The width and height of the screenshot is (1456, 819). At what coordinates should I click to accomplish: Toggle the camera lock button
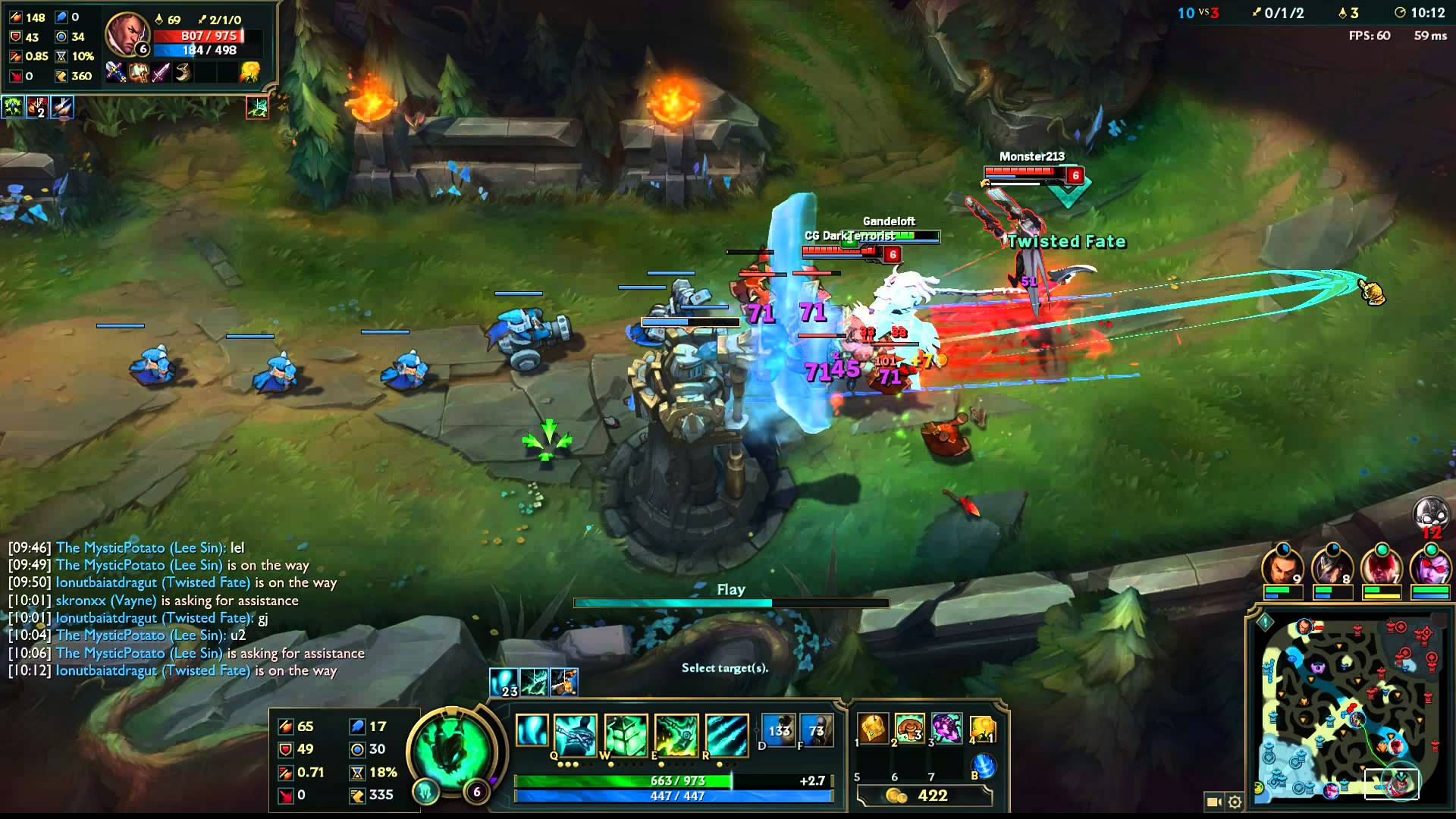coord(1213,802)
